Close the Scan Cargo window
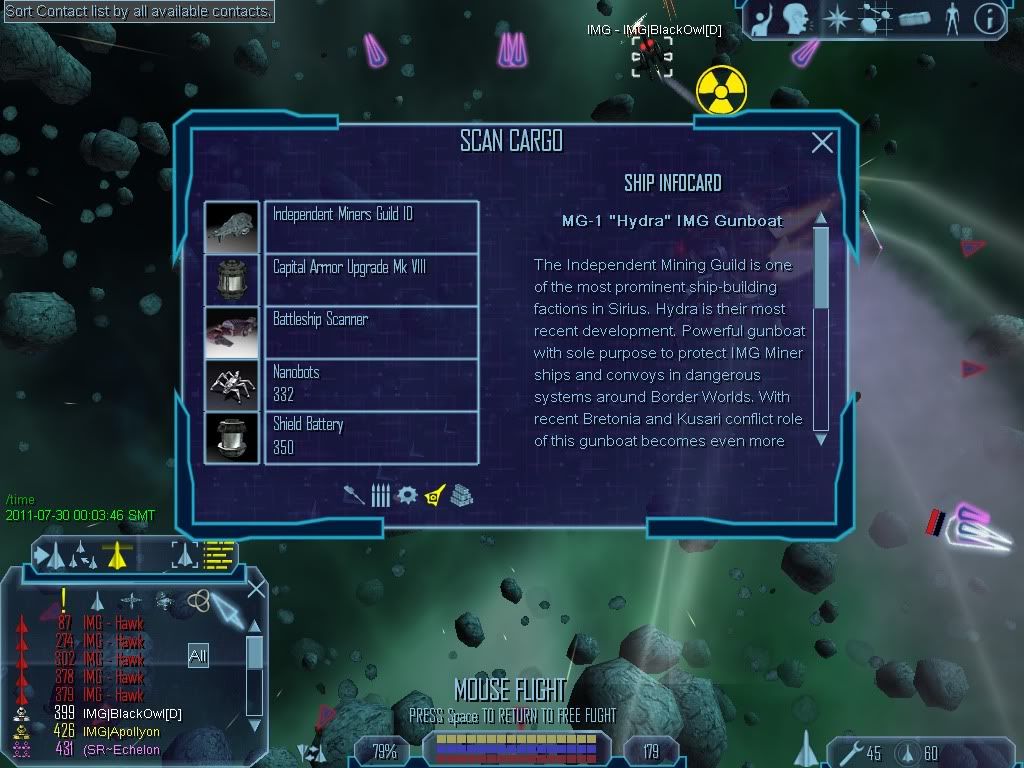This screenshot has width=1024, height=768. (822, 143)
